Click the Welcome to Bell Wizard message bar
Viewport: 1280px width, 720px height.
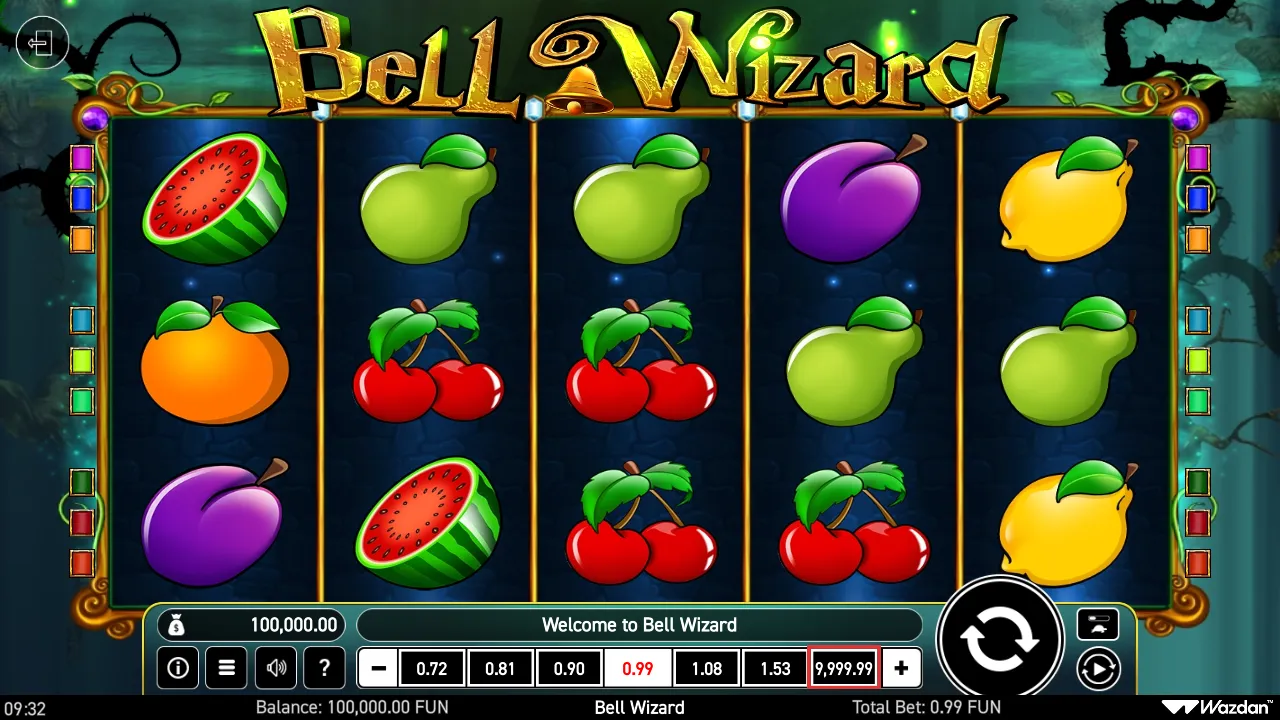point(640,624)
